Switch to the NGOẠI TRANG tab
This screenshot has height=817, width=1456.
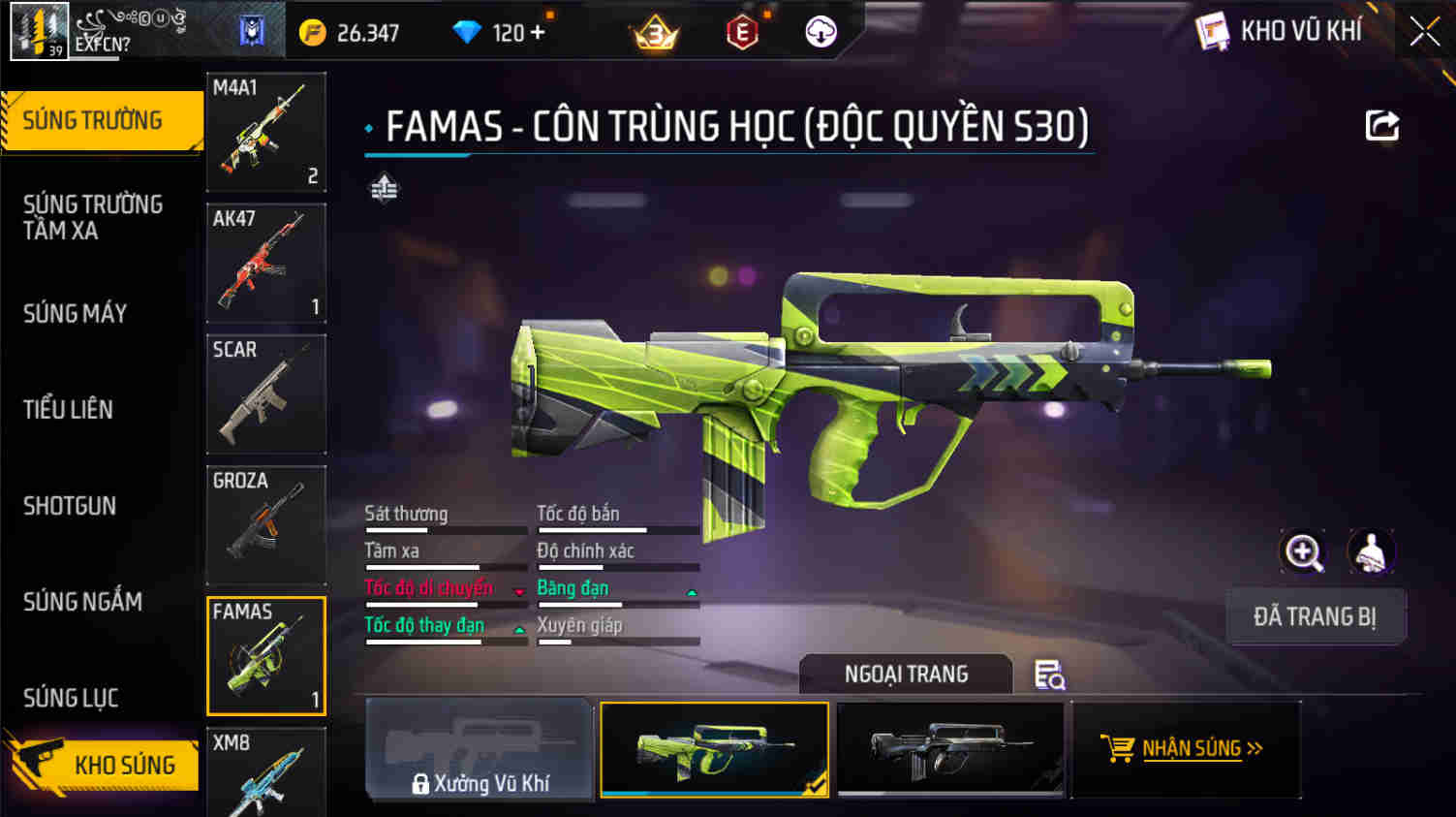click(905, 674)
